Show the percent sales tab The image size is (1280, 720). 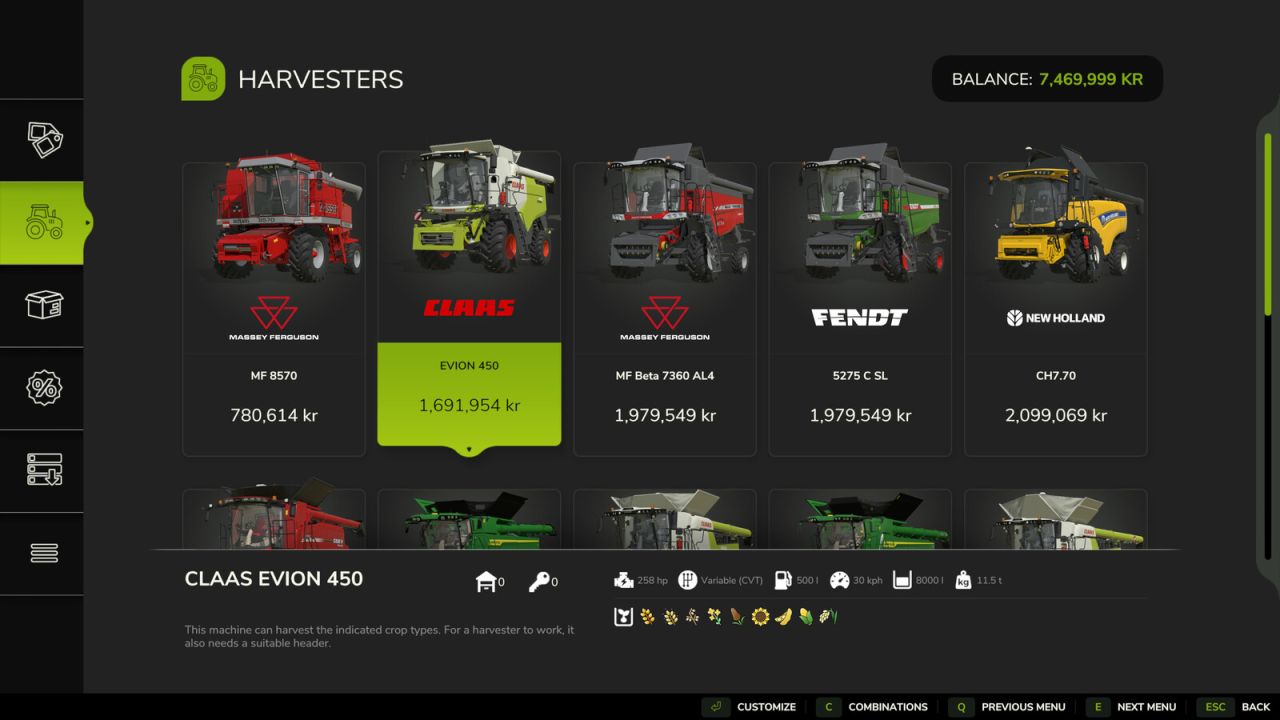click(43, 388)
